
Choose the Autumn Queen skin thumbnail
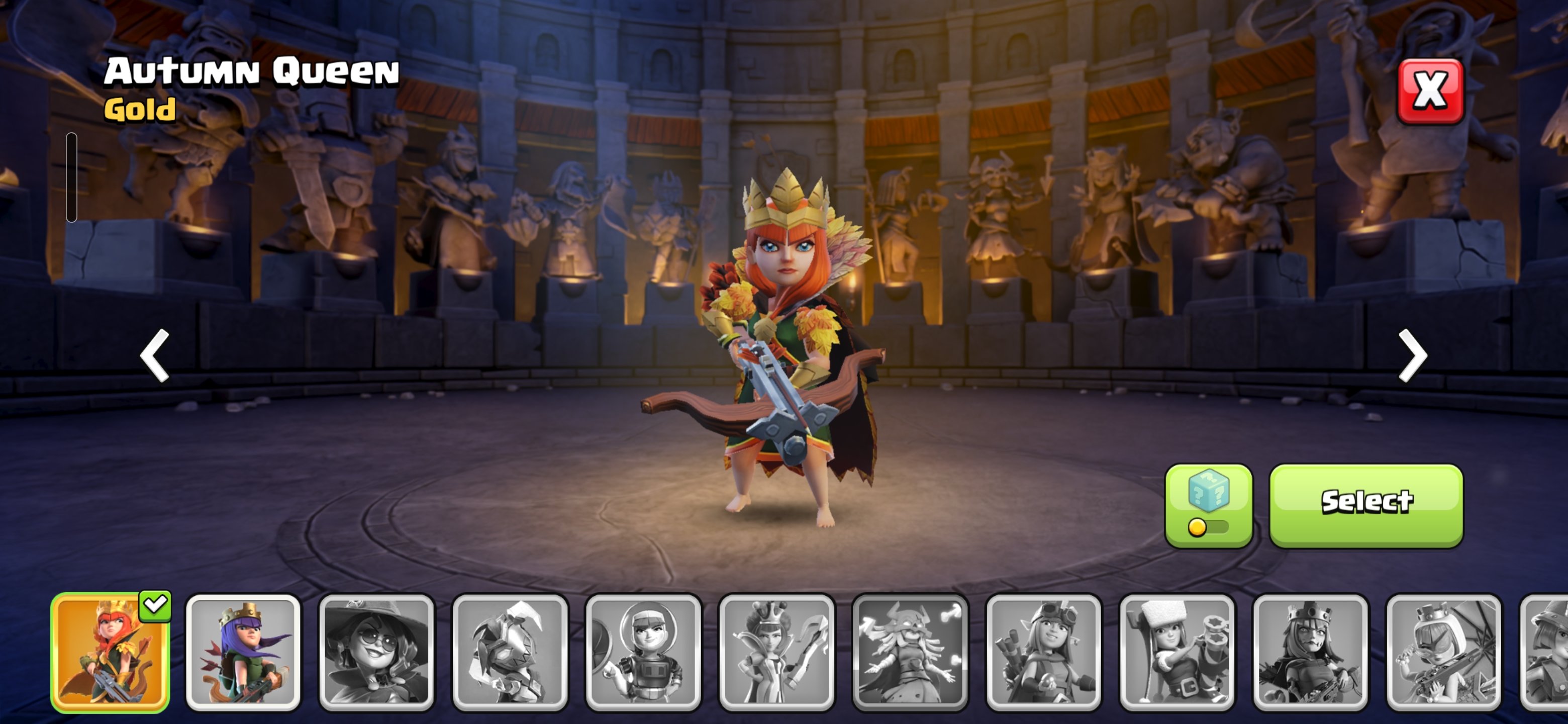click(x=110, y=652)
